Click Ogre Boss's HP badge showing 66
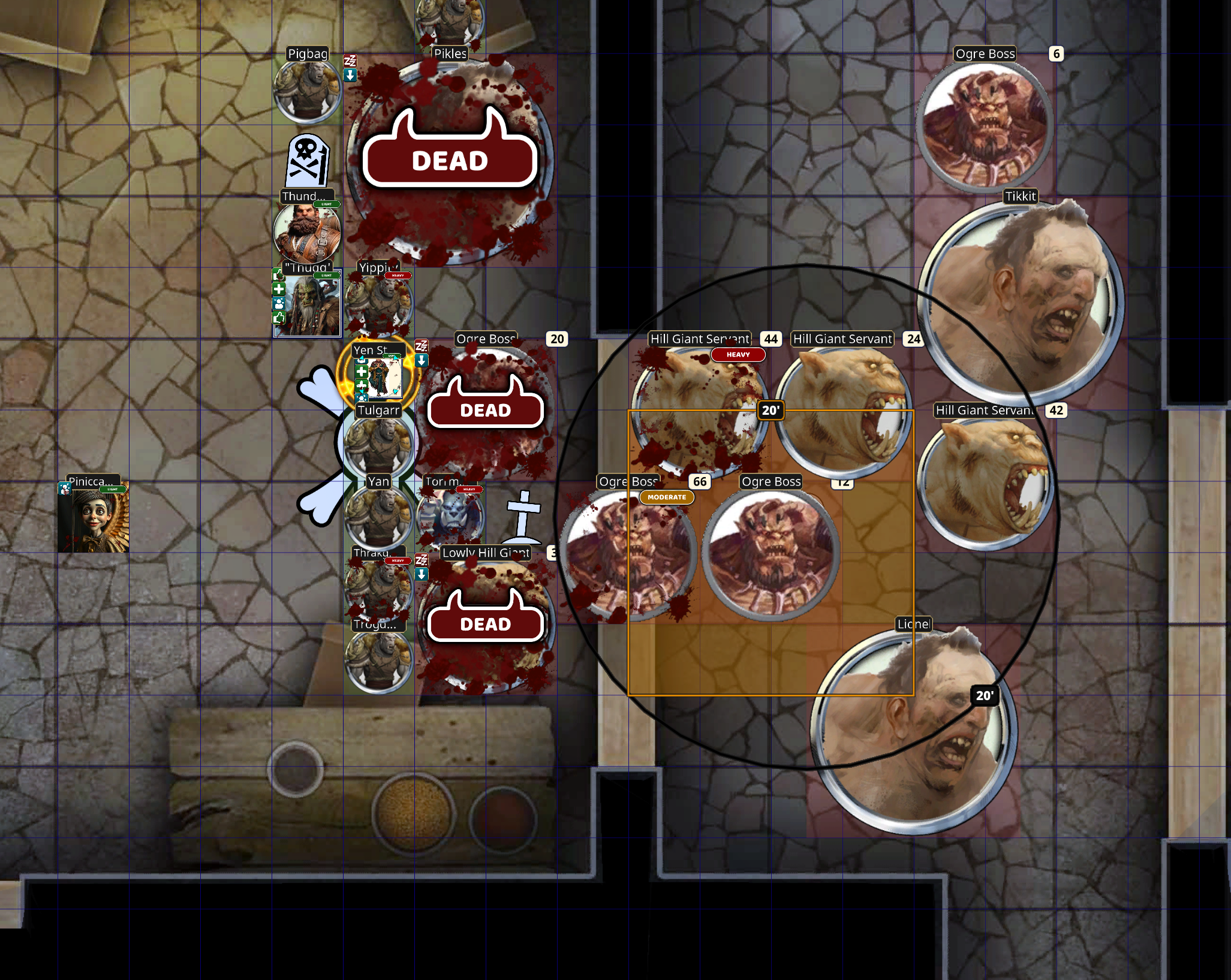Viewport: 1231px width, 980px height. [699, 481]
